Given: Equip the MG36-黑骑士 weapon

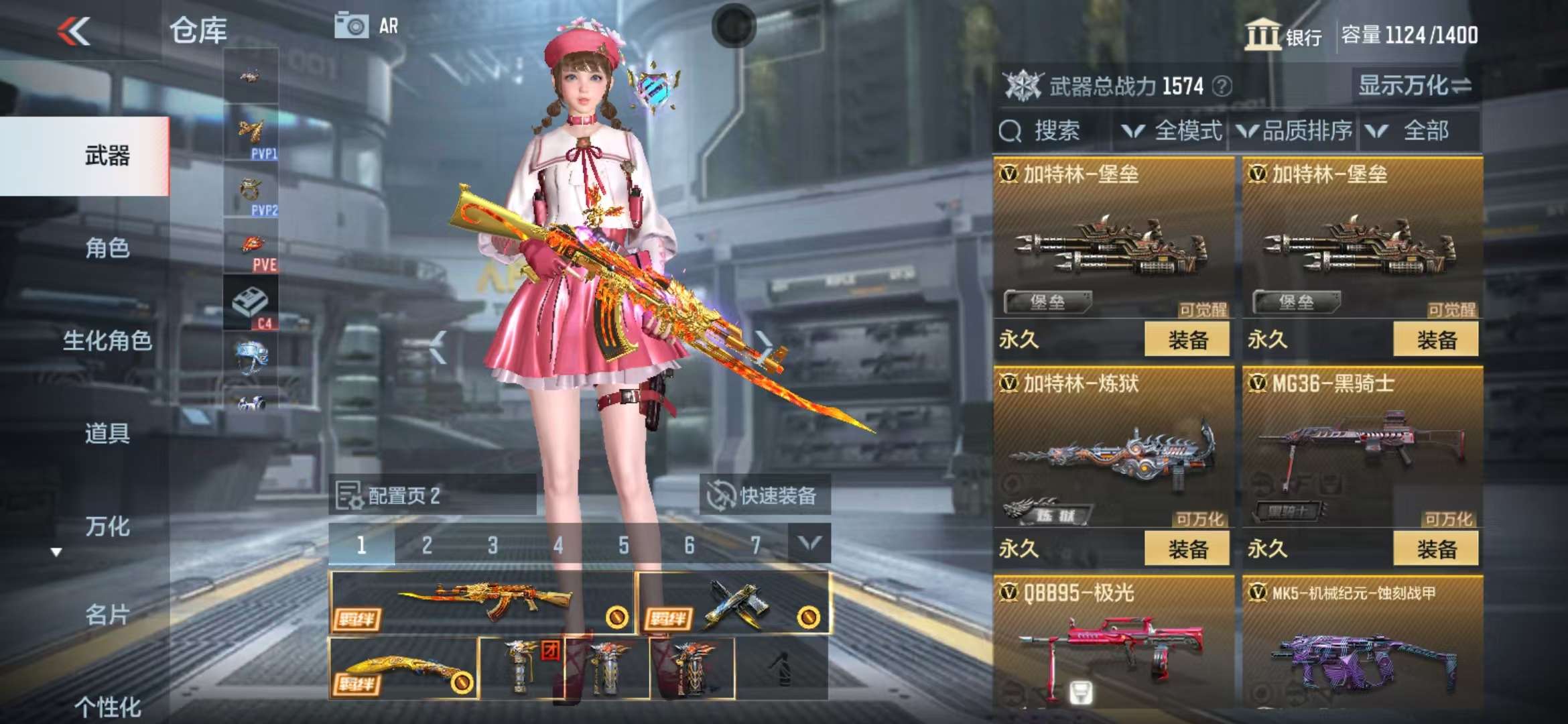Looking at the screenshot, I should tap(1436, 549).
